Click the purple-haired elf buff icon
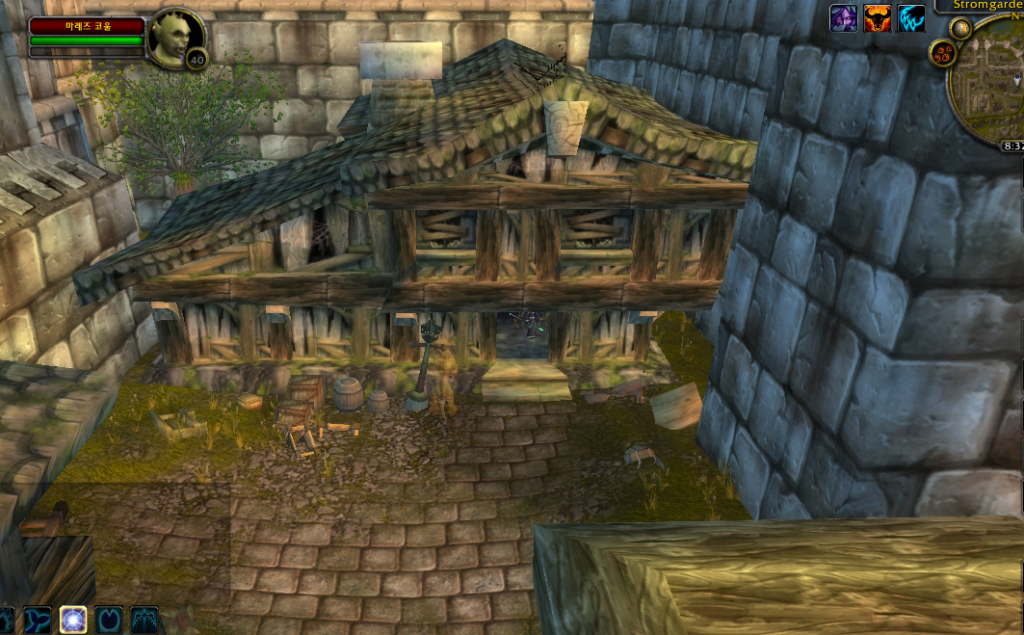The image size is (1024, 635). click(843, 18)
